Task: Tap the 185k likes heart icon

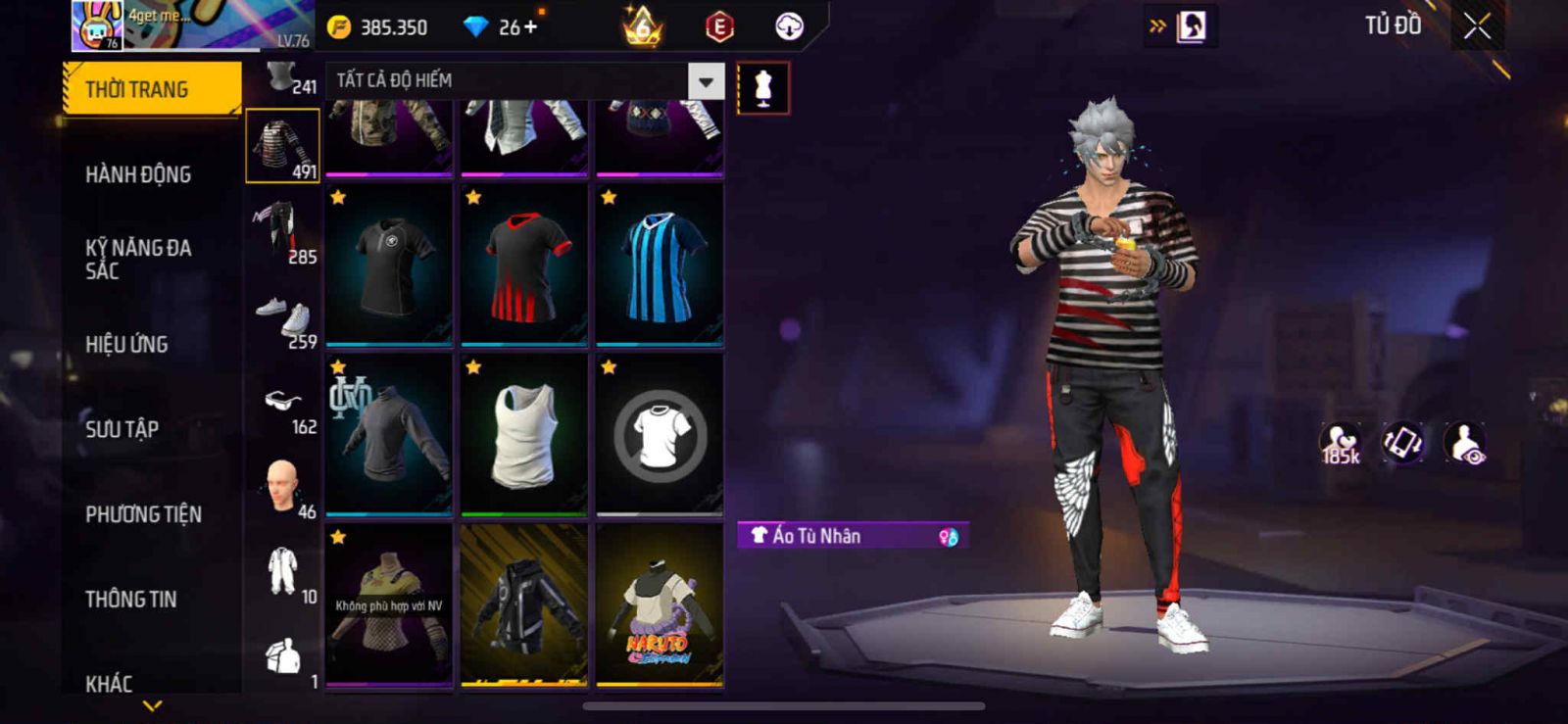Action: 1340,443
